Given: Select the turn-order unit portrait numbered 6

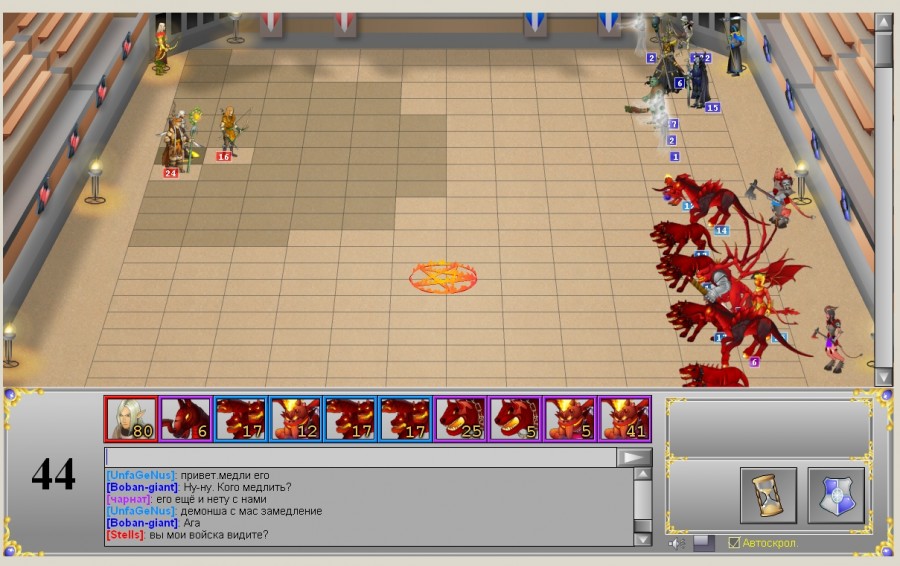Looking at the screenshot, I should [186, 419].
